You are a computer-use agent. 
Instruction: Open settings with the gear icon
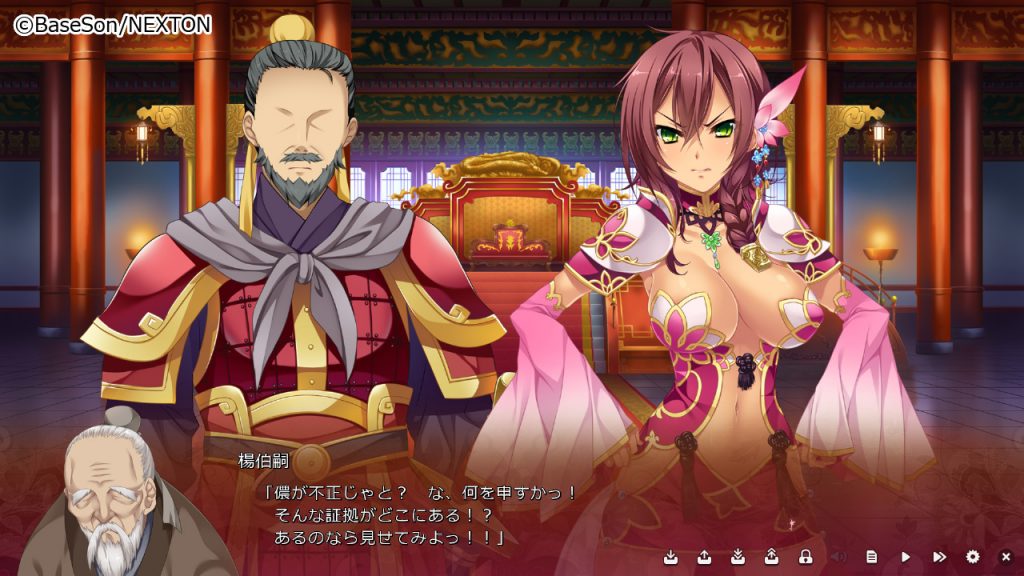pyautogui.click(x=973, y=556)
